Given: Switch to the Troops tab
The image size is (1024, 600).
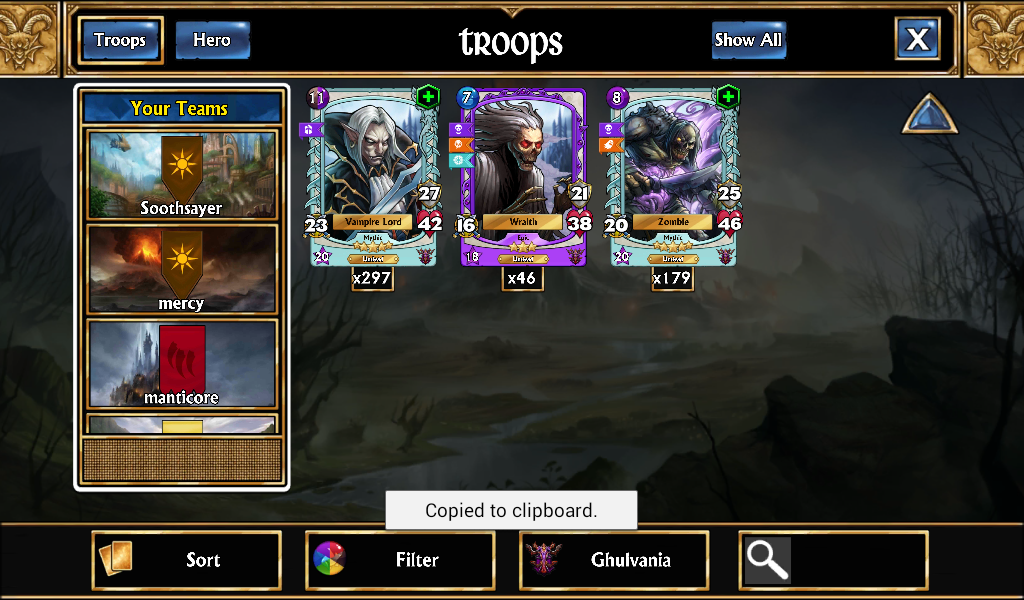Looking at the screenshot, I should click(120, 40).
